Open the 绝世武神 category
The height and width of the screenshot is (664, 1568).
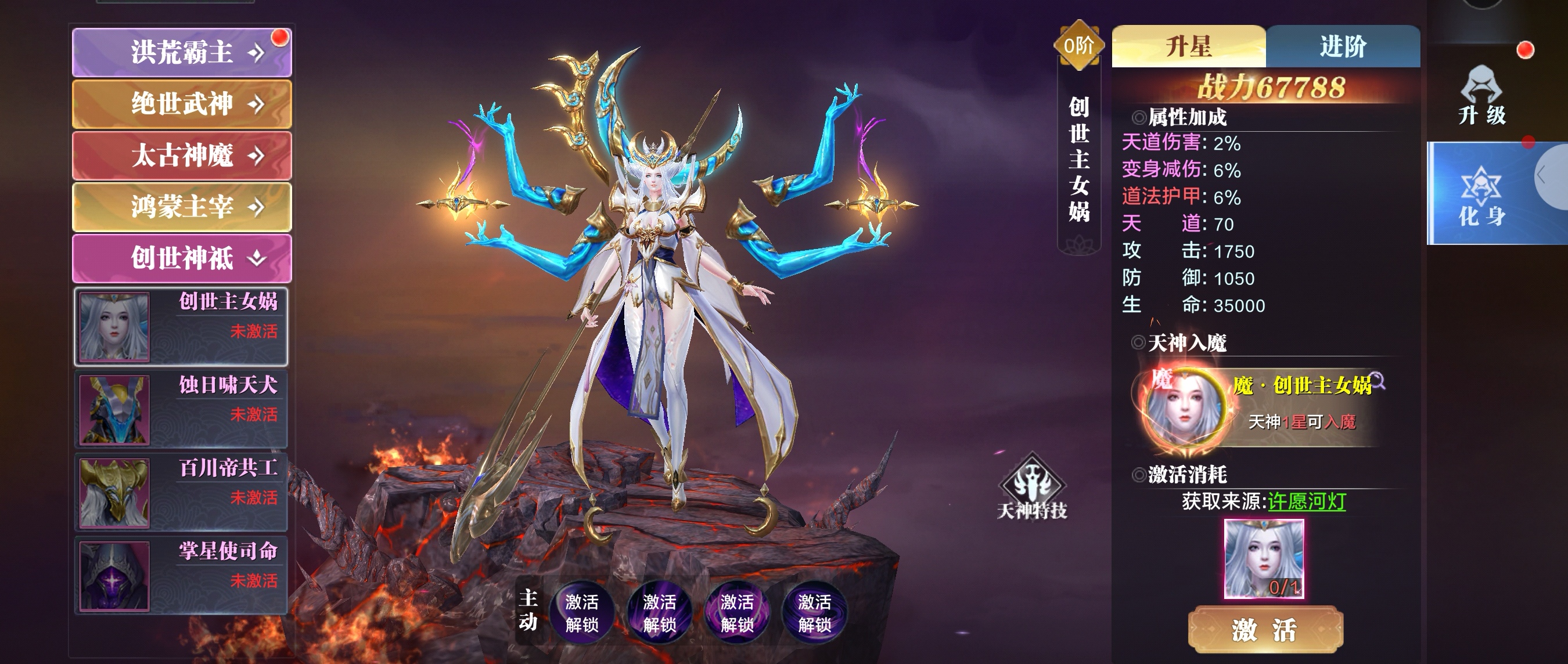tap(181, 103)
